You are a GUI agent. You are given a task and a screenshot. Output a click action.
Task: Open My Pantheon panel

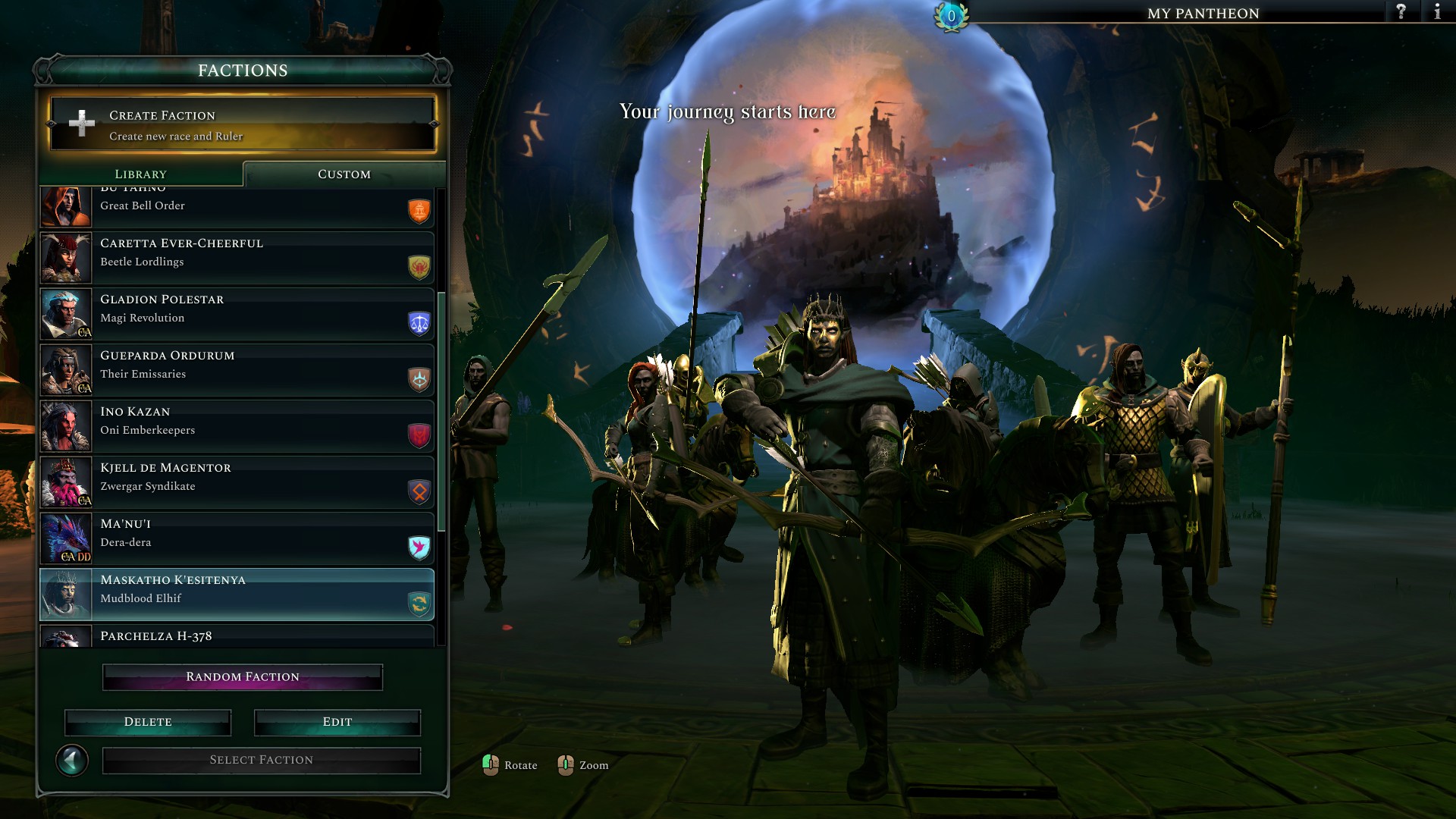pos(1203,13)
